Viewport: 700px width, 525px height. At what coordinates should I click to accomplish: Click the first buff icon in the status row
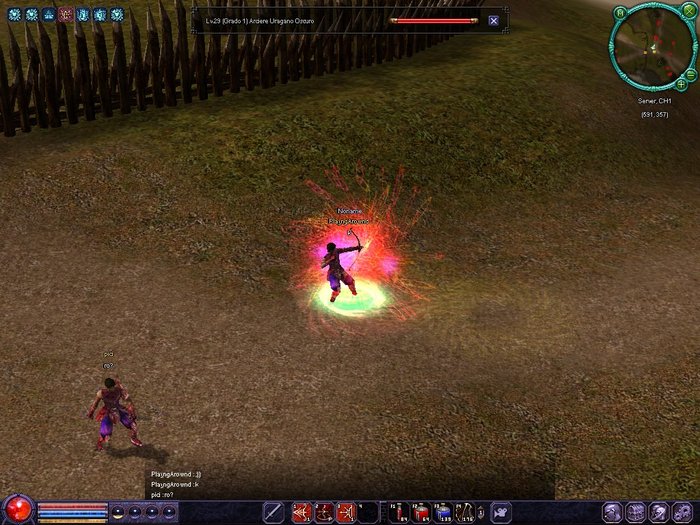point(14,15)
